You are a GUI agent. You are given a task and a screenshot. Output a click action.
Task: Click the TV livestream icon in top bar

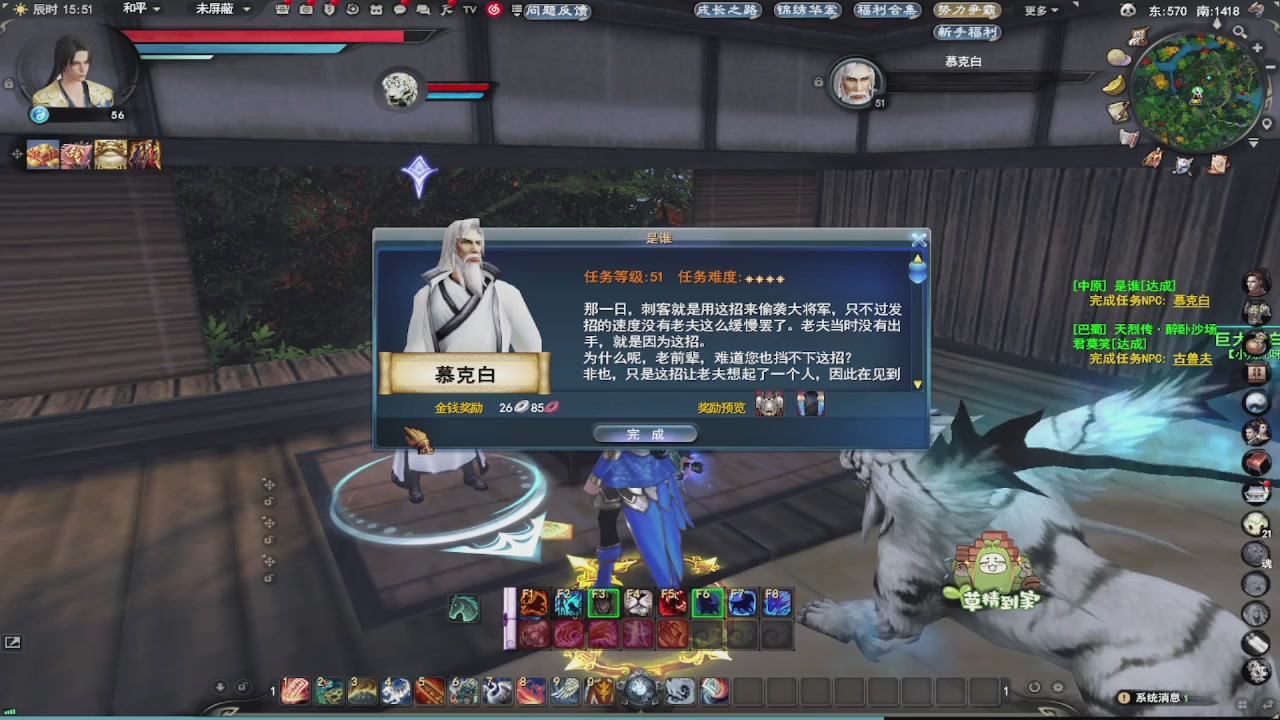coord(469,9)
